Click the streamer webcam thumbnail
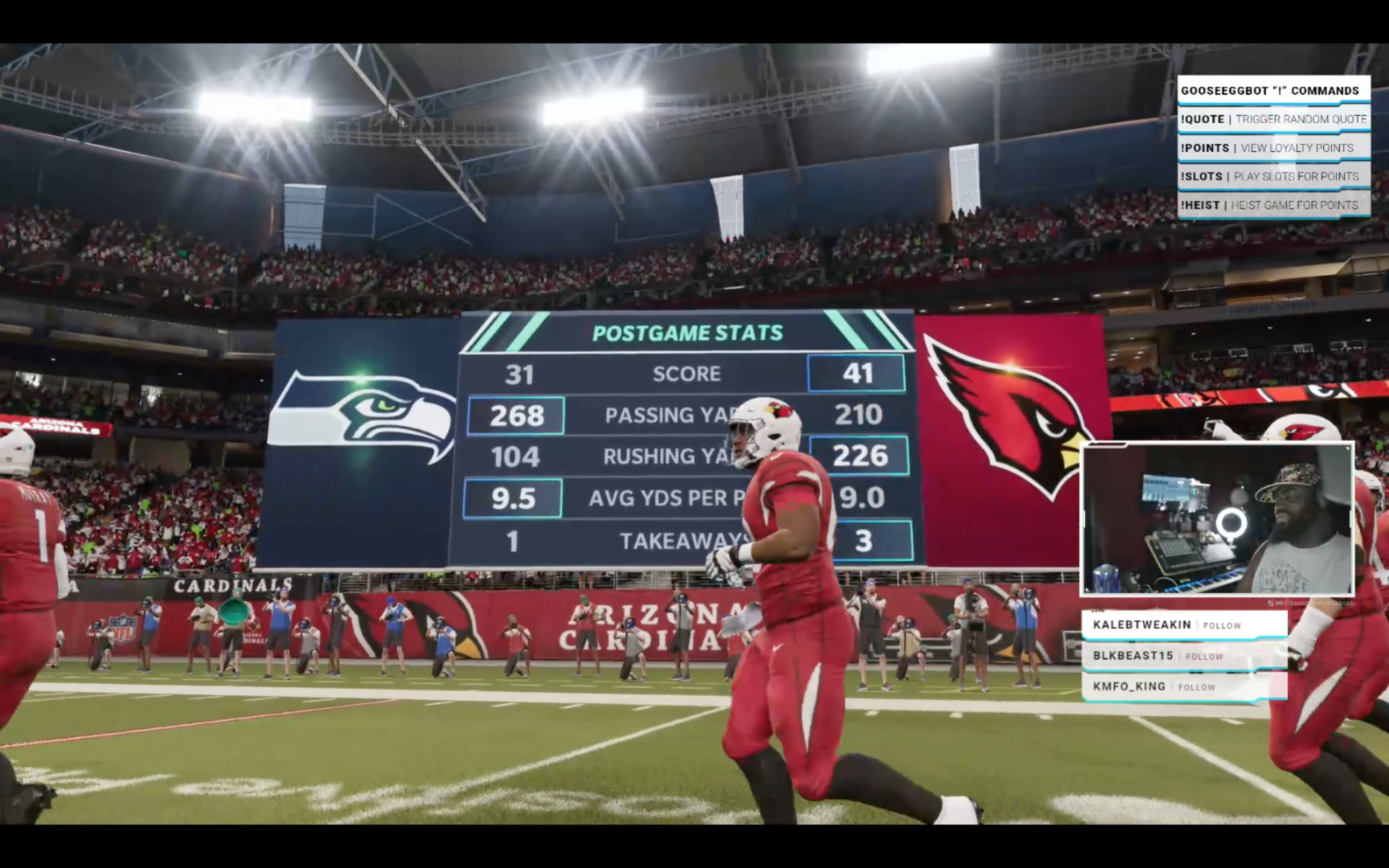The image size is (1389, 868). 1217,519
